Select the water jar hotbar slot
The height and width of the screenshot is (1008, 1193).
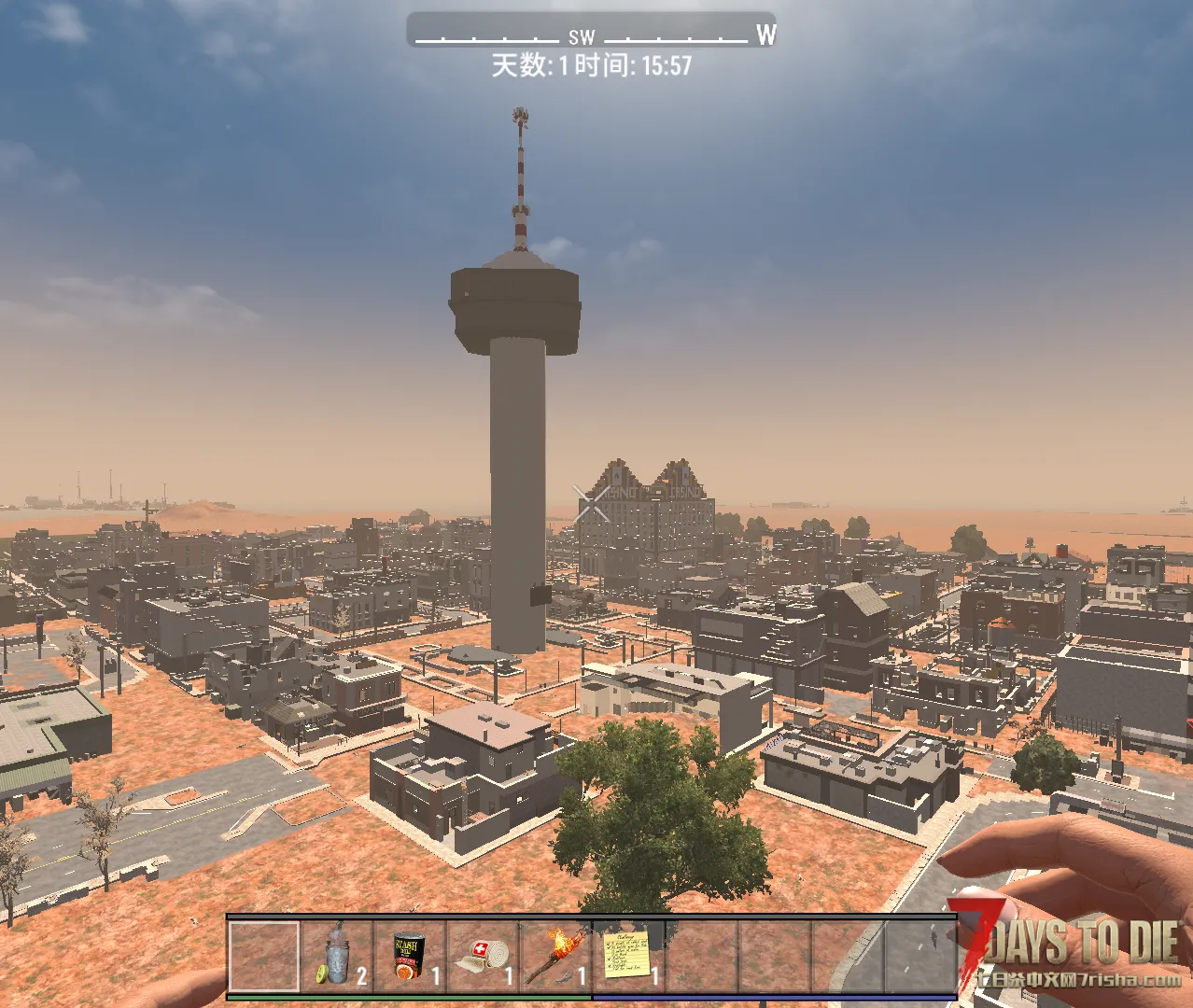337,955
